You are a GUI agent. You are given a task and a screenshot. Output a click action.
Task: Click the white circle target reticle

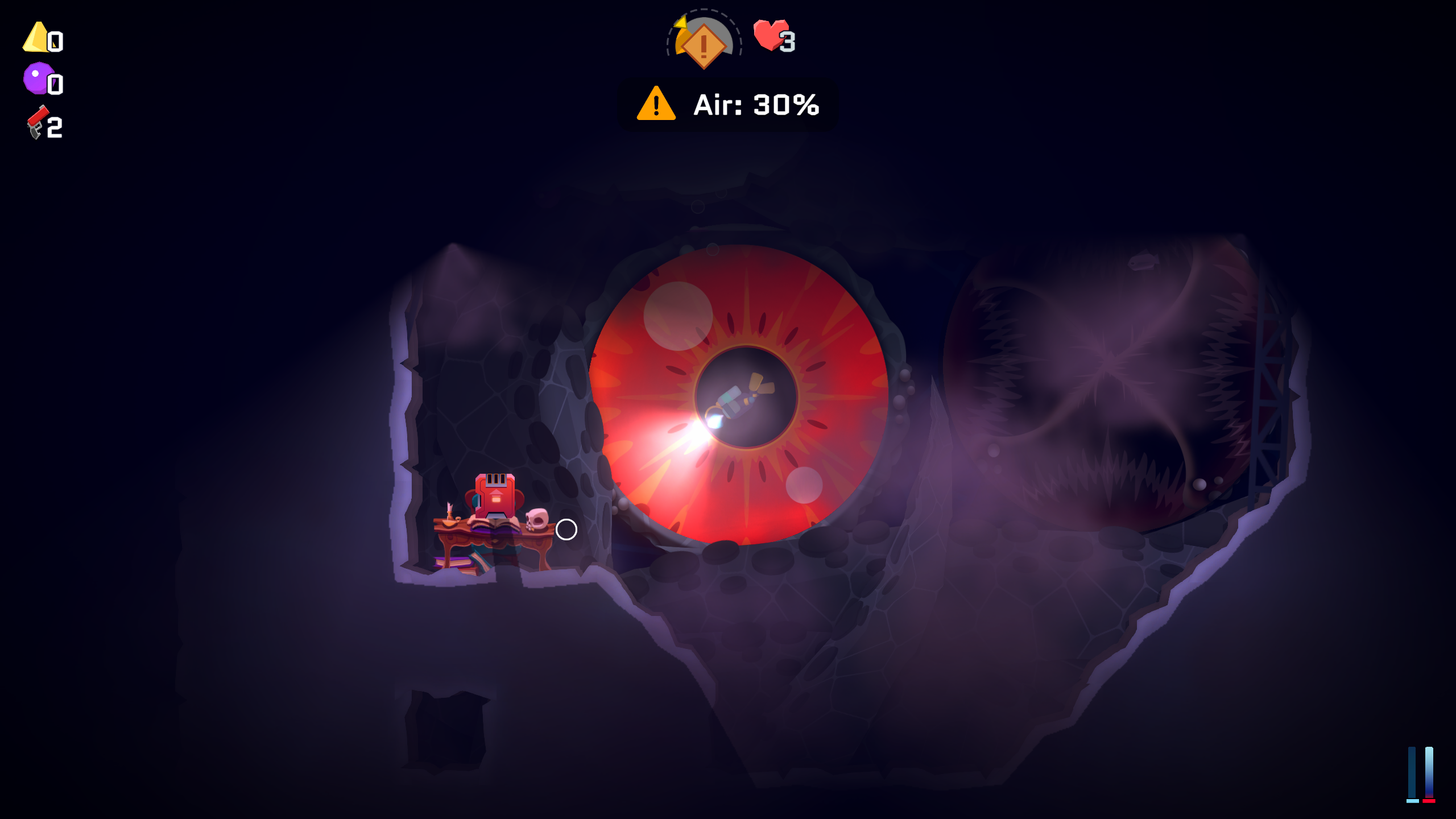566,530
